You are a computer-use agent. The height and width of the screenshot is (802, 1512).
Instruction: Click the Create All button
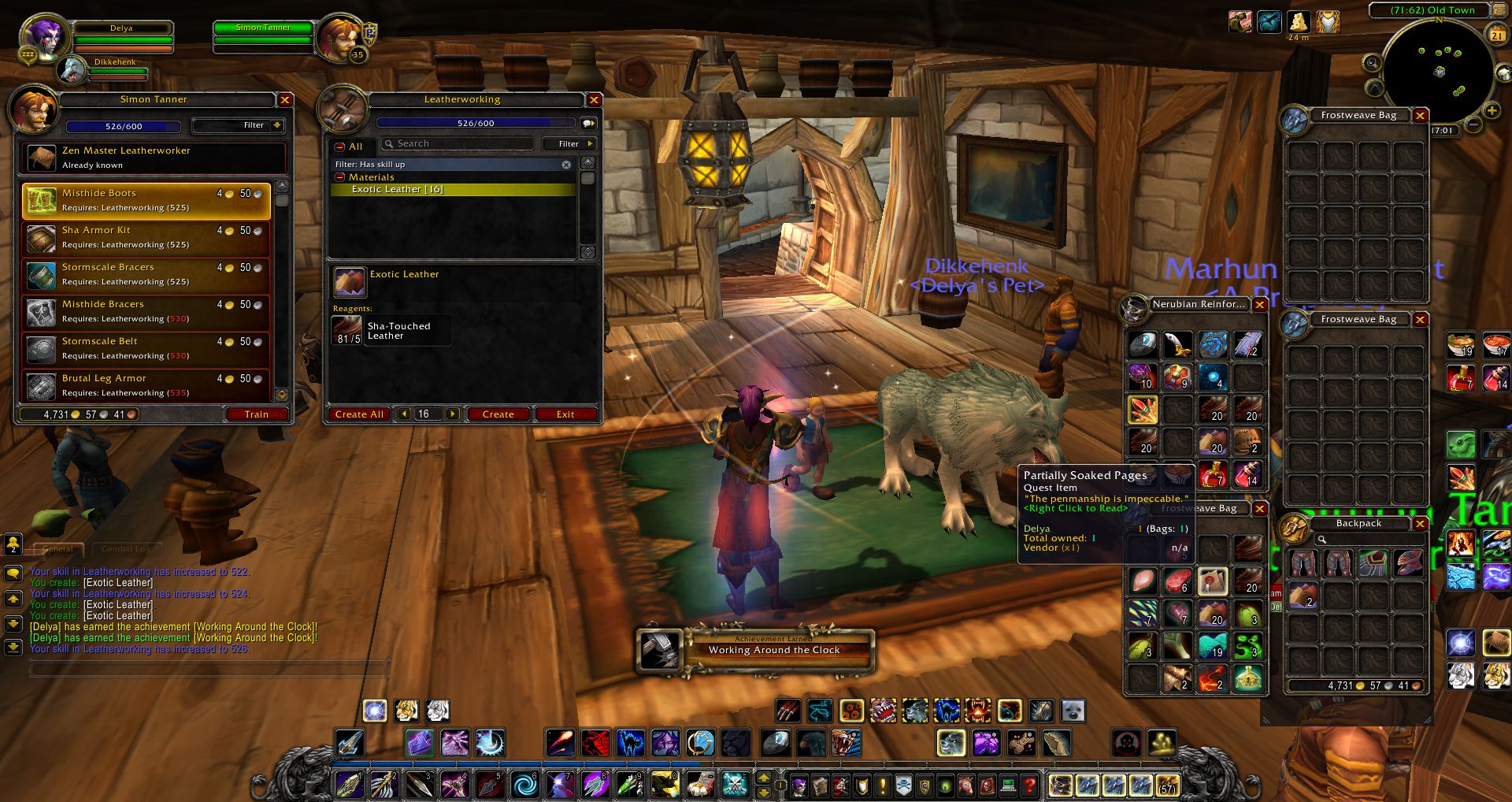pos(359,414)
